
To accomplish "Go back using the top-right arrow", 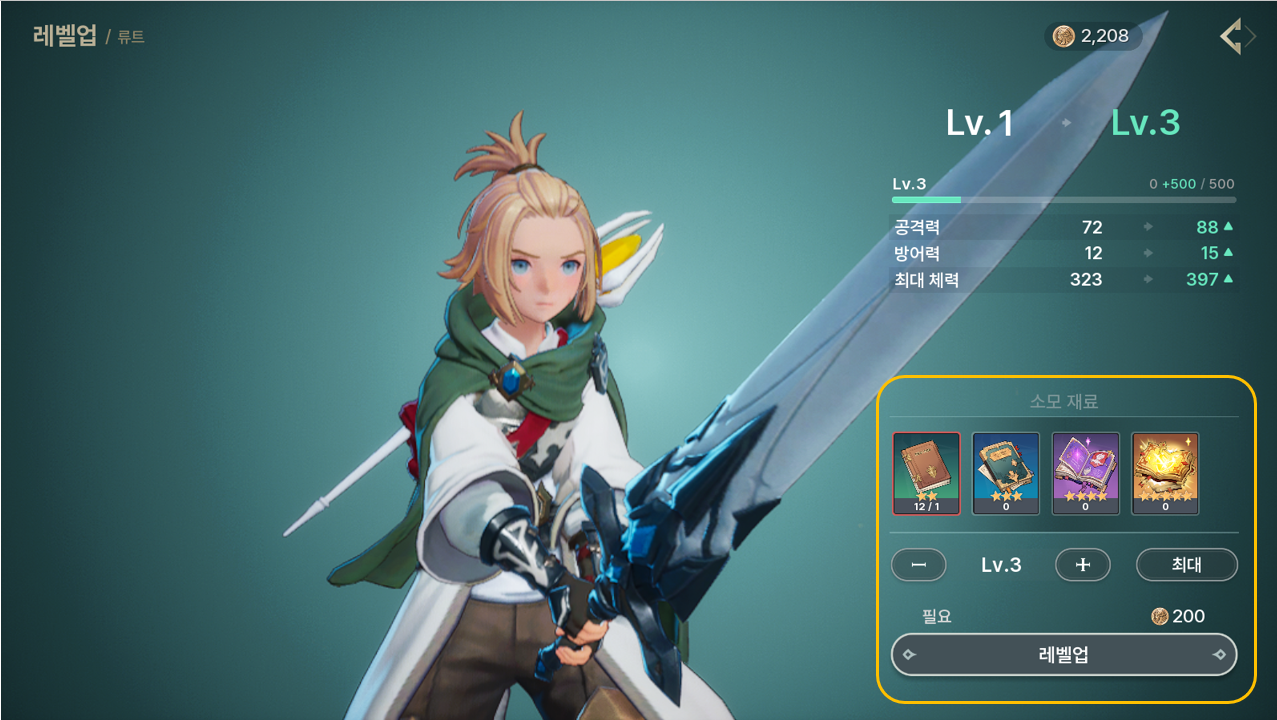I will pos(1237,37).
